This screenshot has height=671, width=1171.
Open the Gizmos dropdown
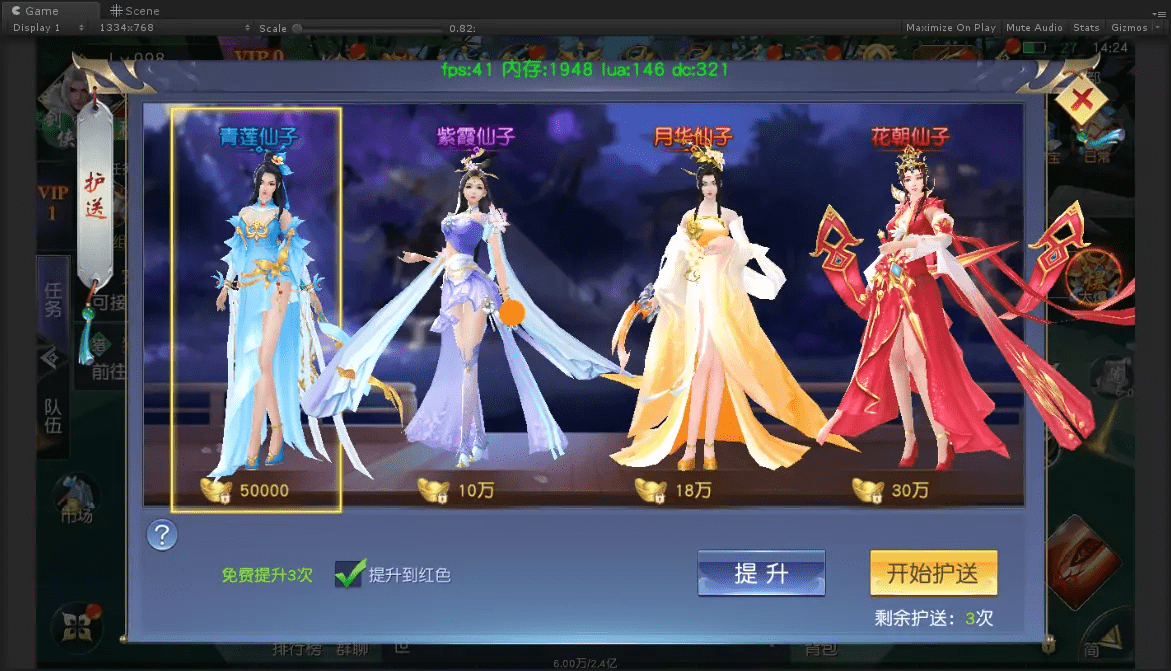click(1133, 28)
